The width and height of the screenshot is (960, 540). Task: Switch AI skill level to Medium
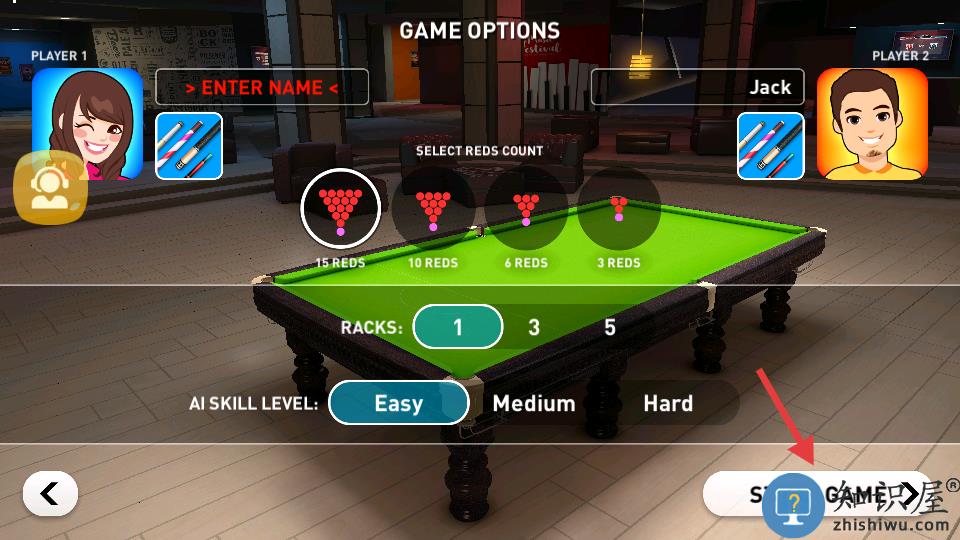click(534, 403)
